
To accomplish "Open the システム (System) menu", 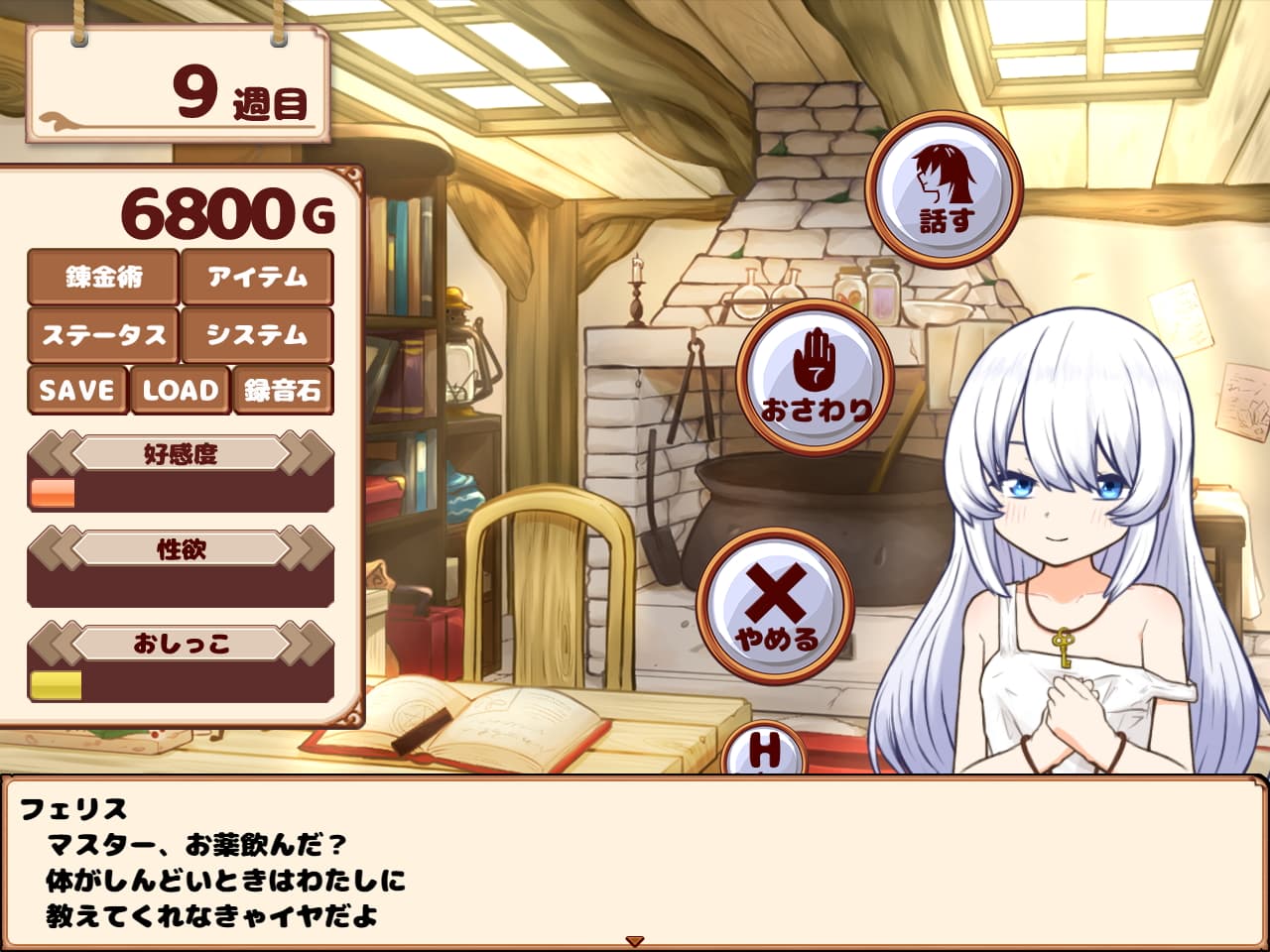I will (x=255, y=335).
